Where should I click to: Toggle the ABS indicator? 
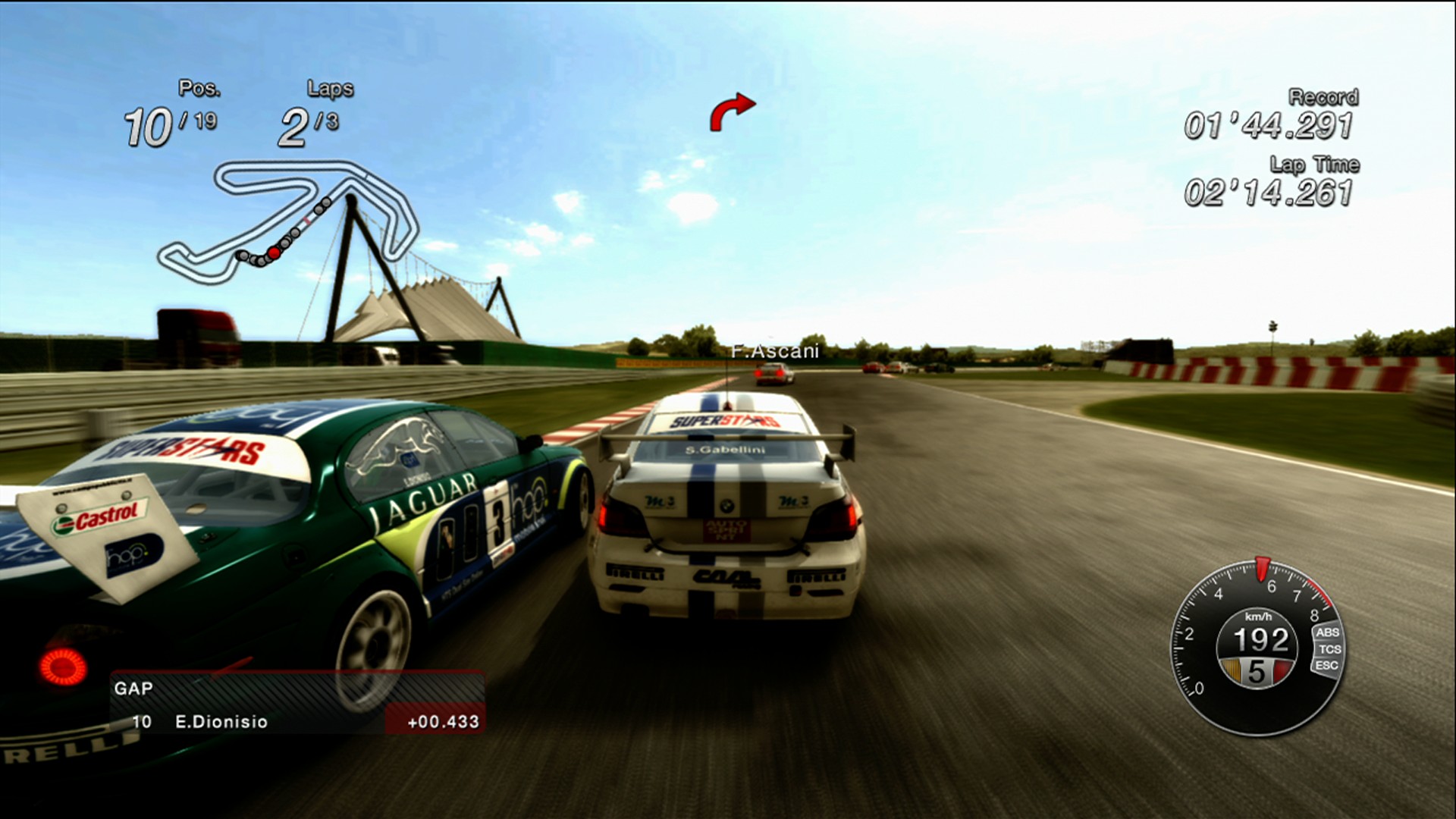coord(1327,632)
